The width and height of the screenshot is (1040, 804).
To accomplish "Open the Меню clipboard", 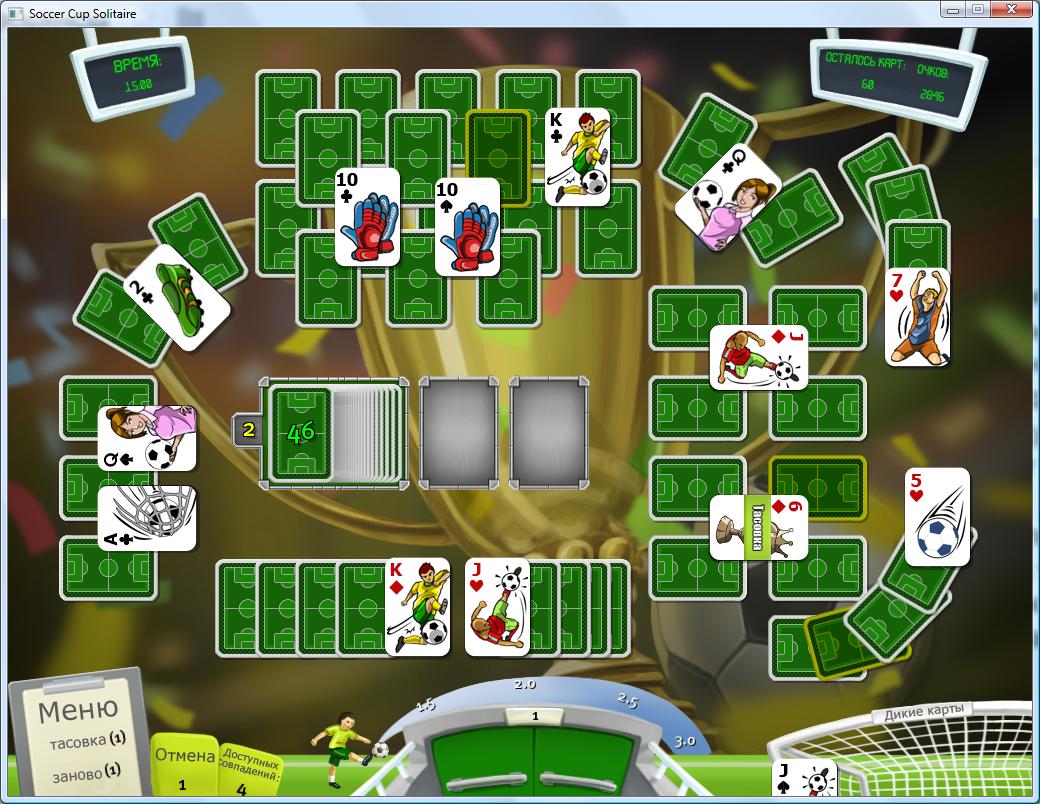I will click(x=78, y=711).
